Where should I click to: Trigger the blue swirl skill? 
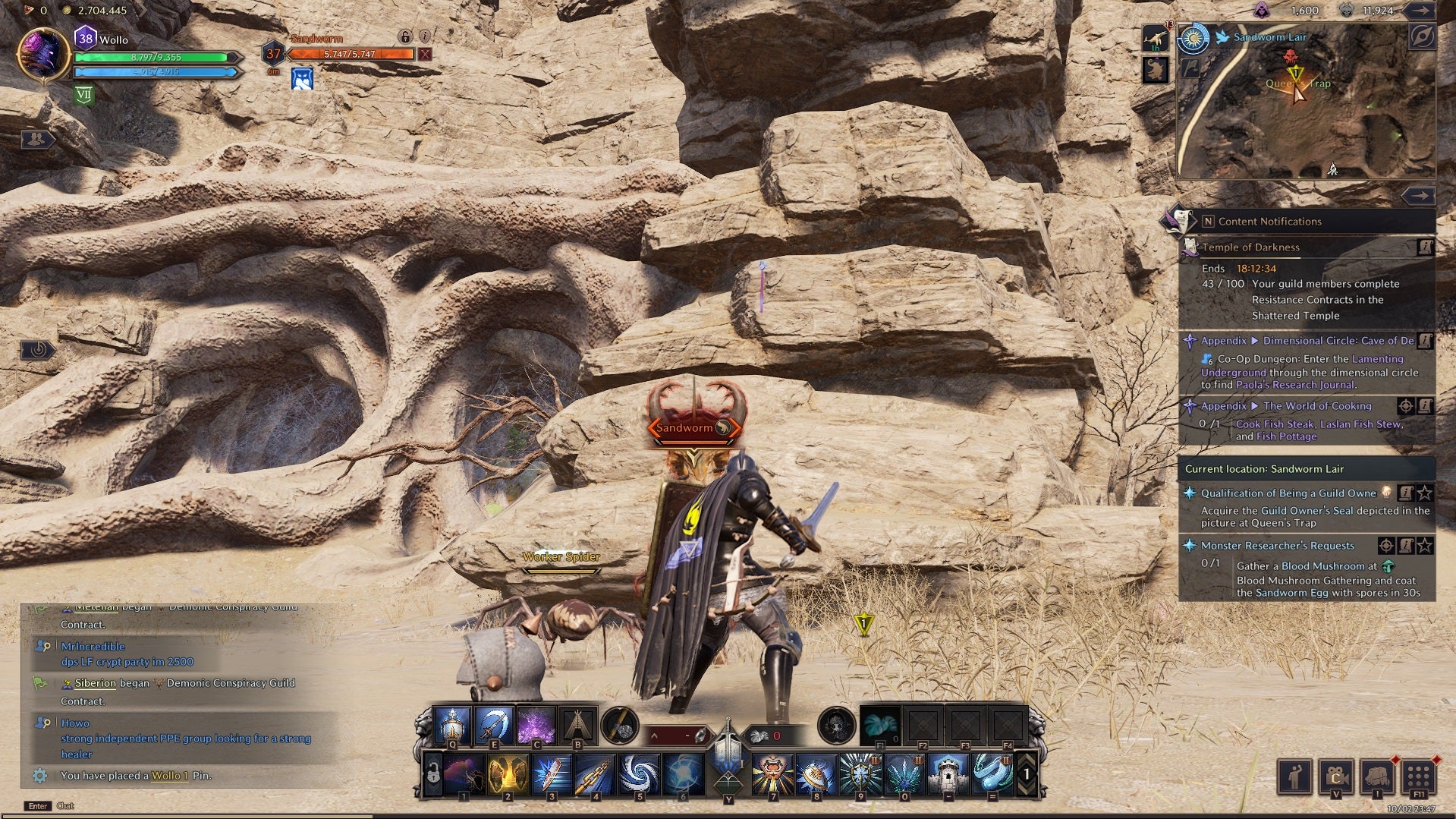(640, 773)
